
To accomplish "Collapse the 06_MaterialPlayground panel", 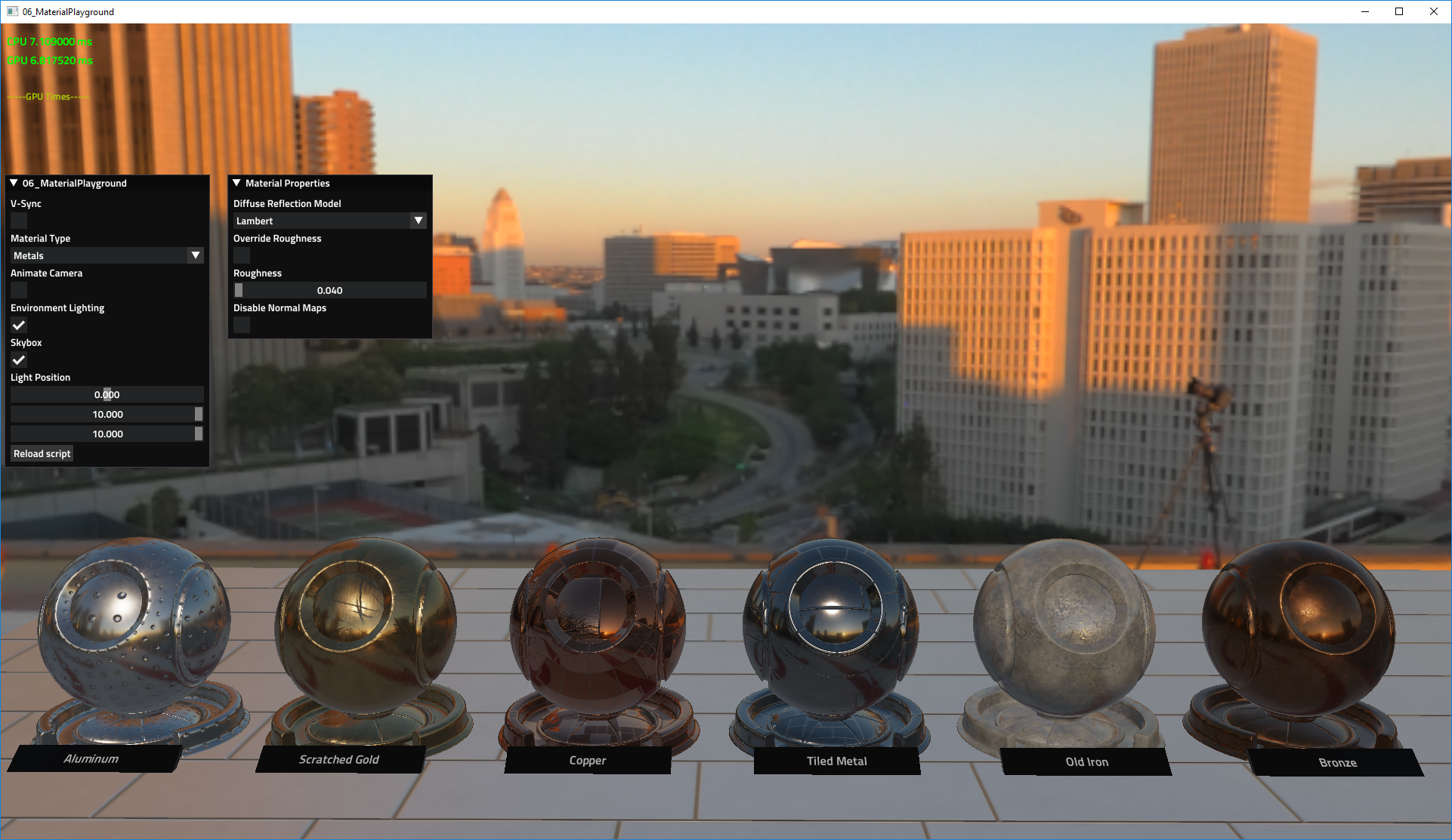I will click(x=12, y=183).
